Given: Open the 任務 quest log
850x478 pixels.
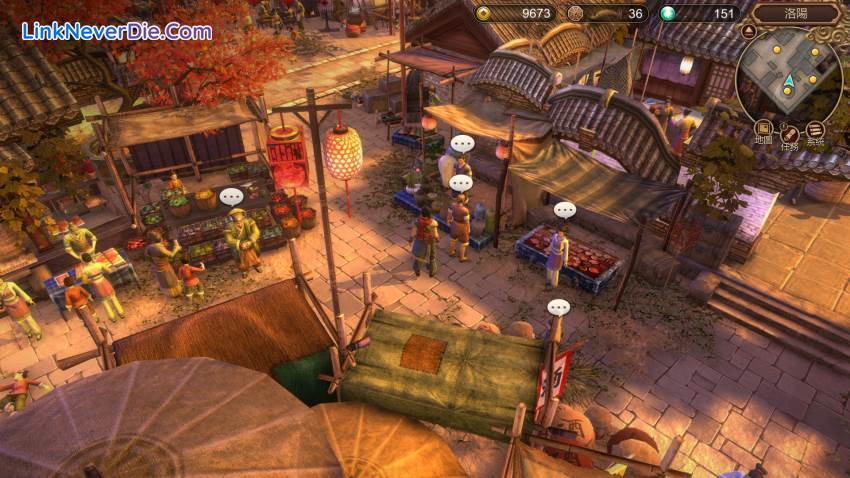Looking at the screenshot, I should [790, 132].
